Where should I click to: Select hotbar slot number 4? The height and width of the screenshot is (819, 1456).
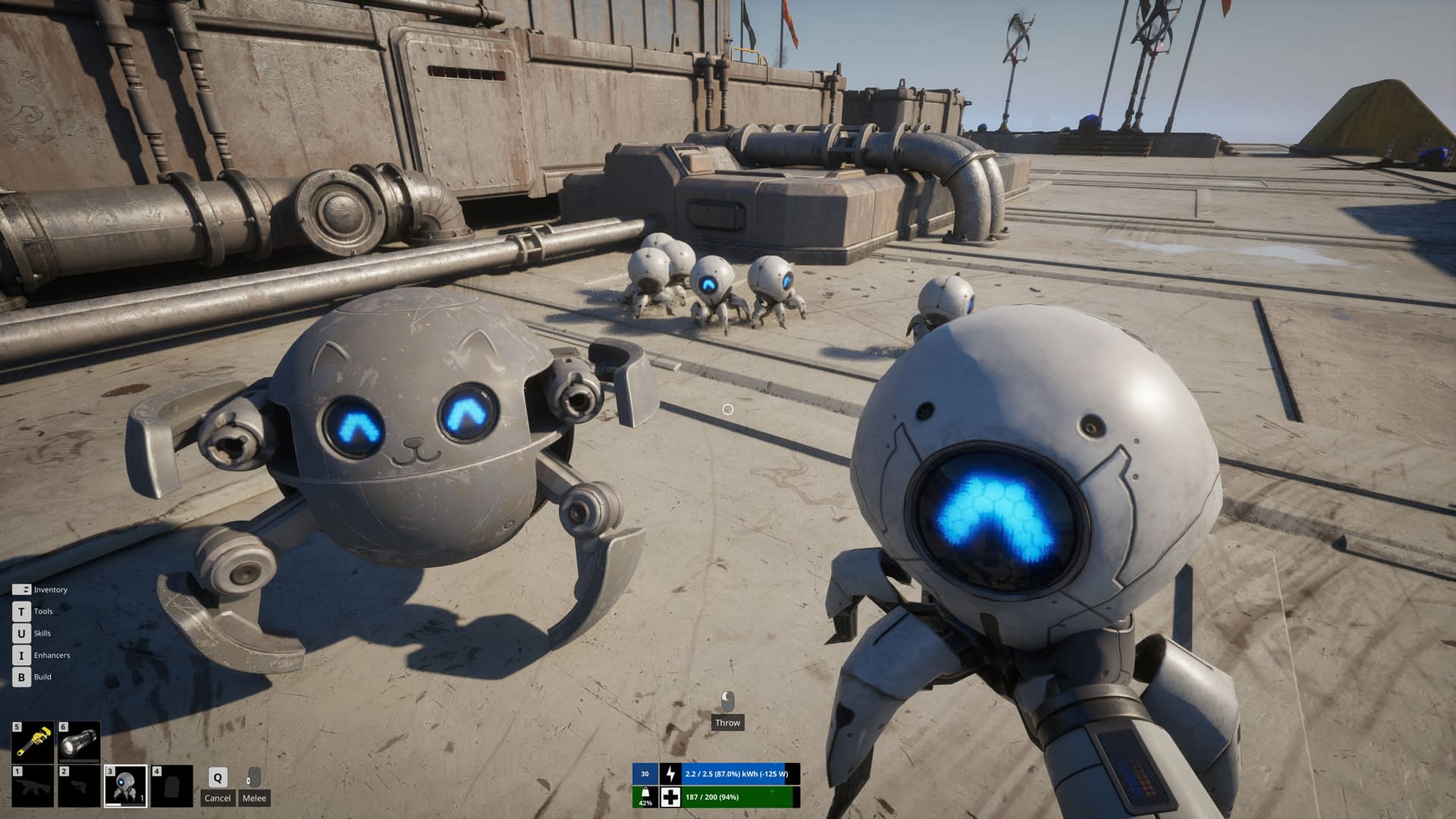[171, 786]
